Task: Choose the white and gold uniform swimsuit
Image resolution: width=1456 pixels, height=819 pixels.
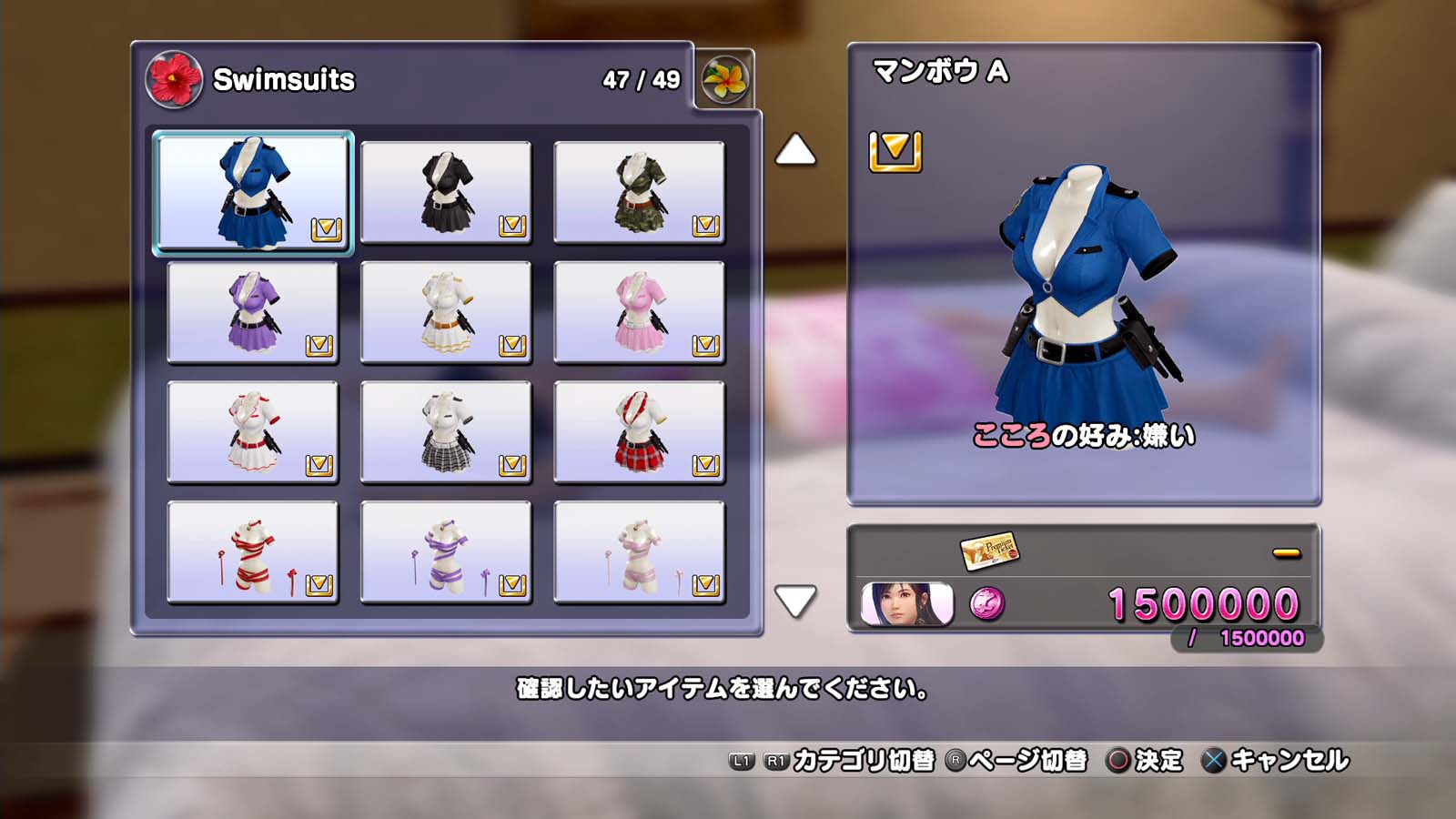Action: click(x=446, y=312)
